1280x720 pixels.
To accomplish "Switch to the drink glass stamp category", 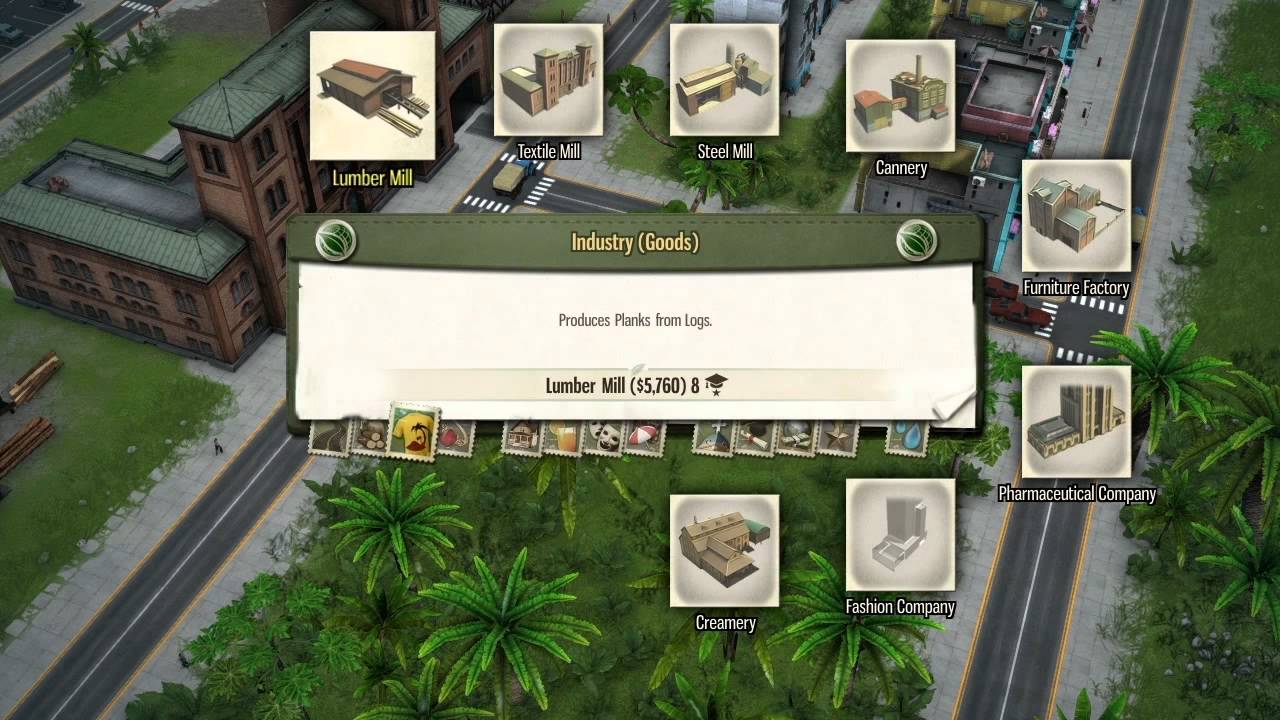I will 561,438.
